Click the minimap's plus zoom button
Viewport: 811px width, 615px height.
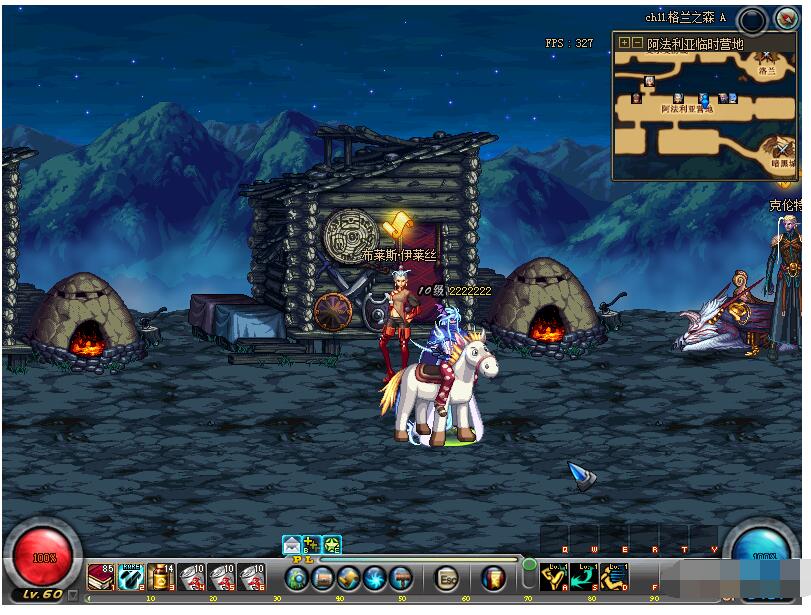[624, 43]
